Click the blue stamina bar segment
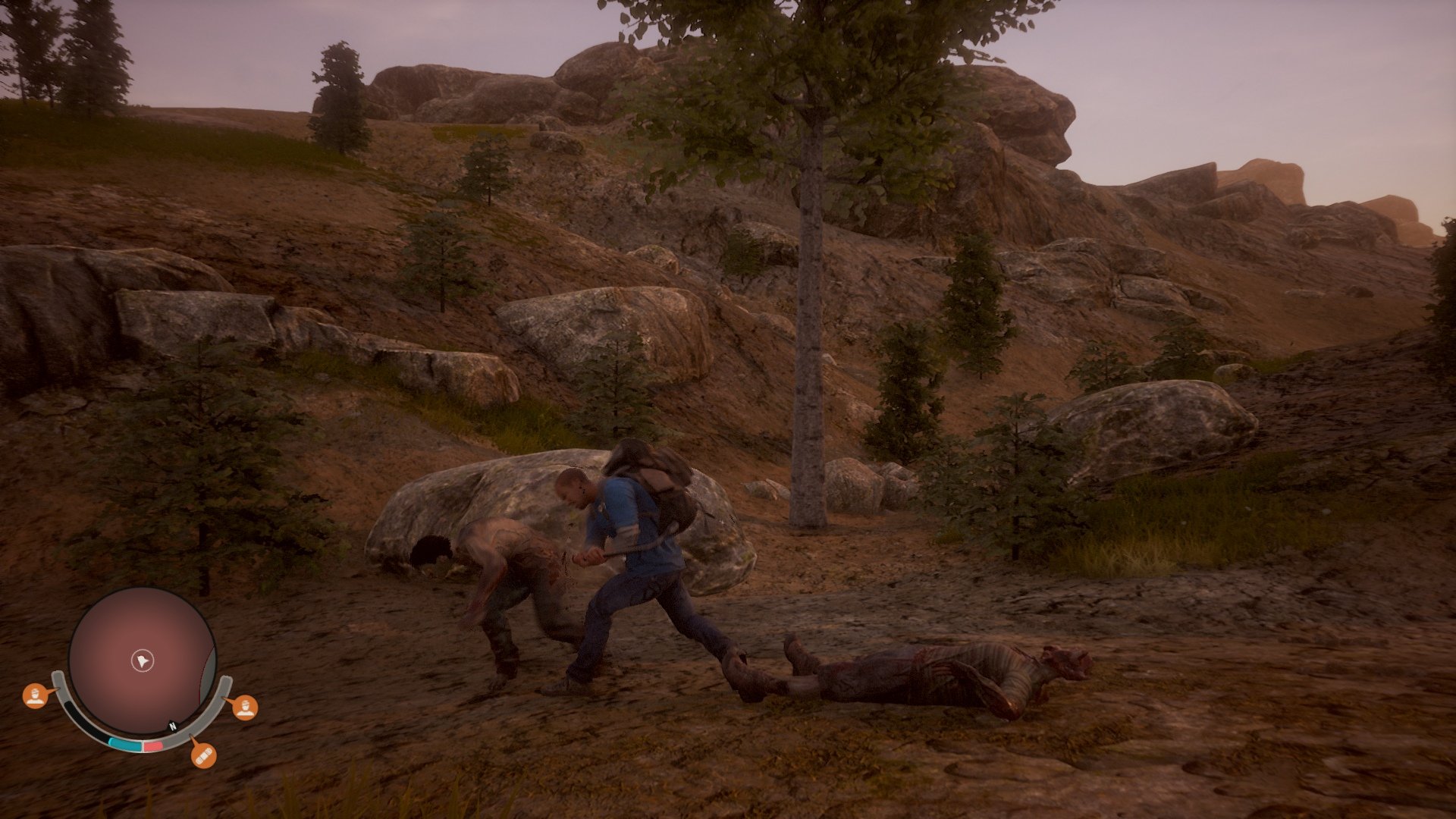 pos(126,744)
